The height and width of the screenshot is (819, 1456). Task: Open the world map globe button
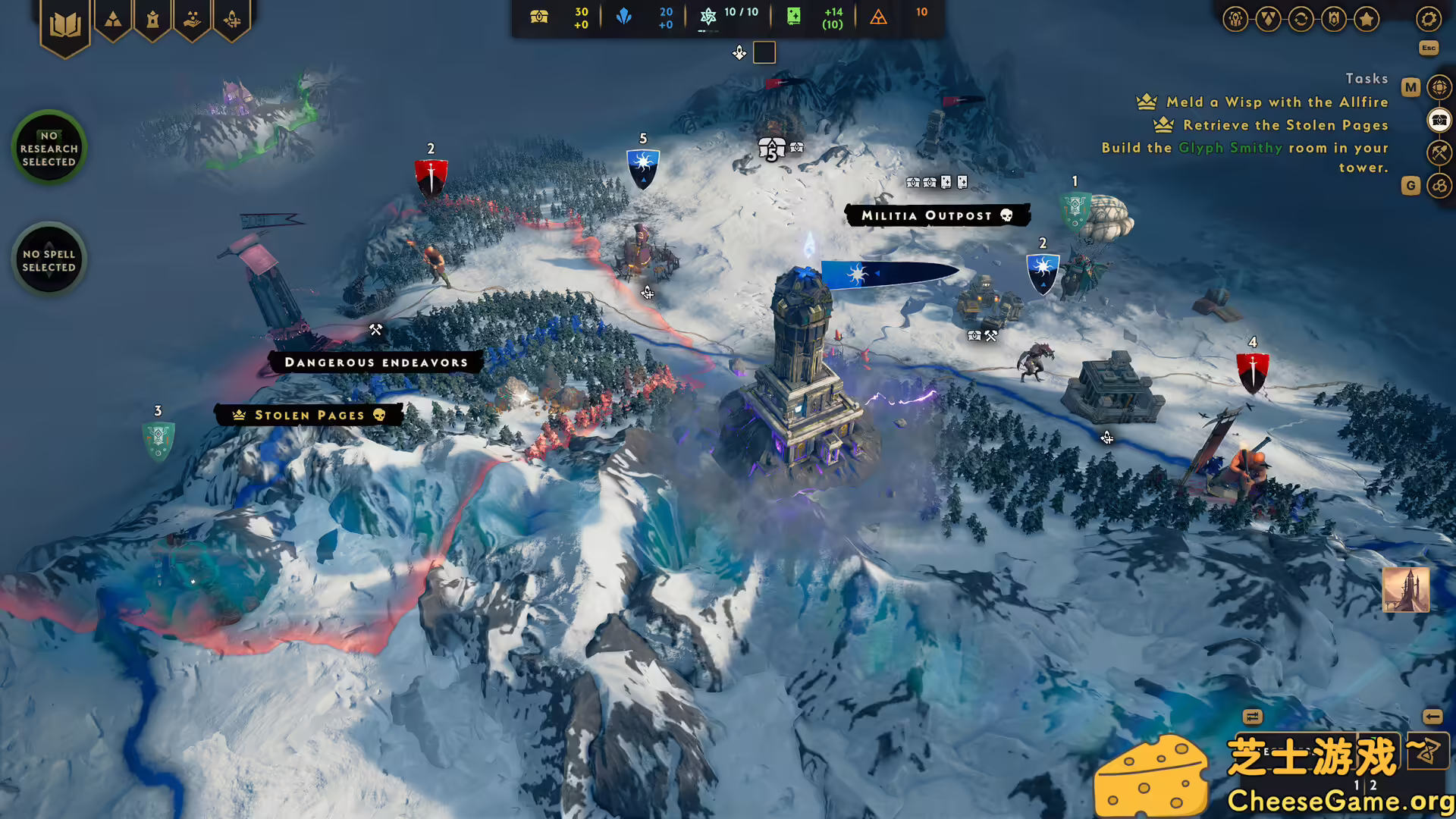click(x=1439, y=88)
